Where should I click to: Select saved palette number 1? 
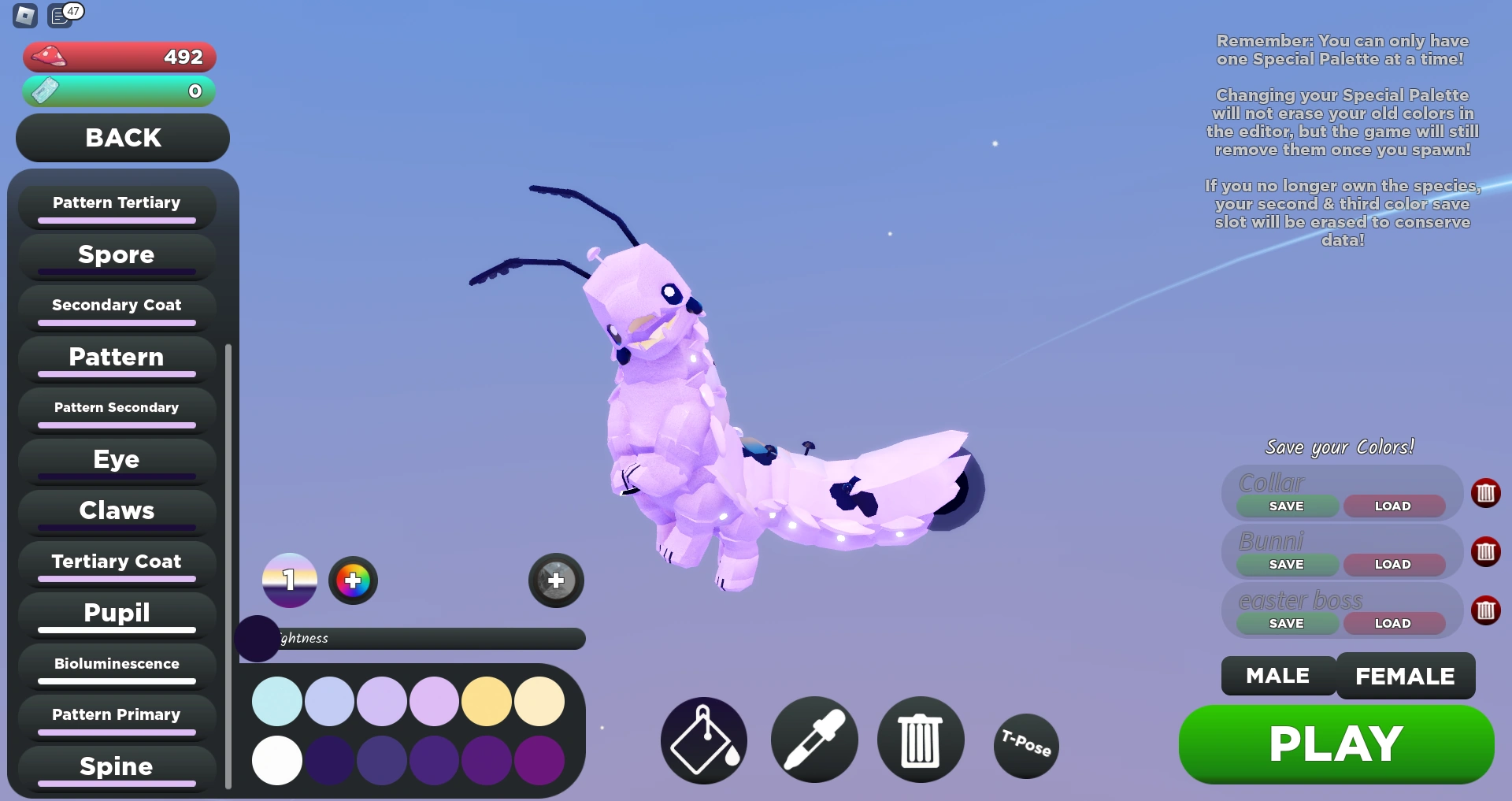tap(289, 580)
